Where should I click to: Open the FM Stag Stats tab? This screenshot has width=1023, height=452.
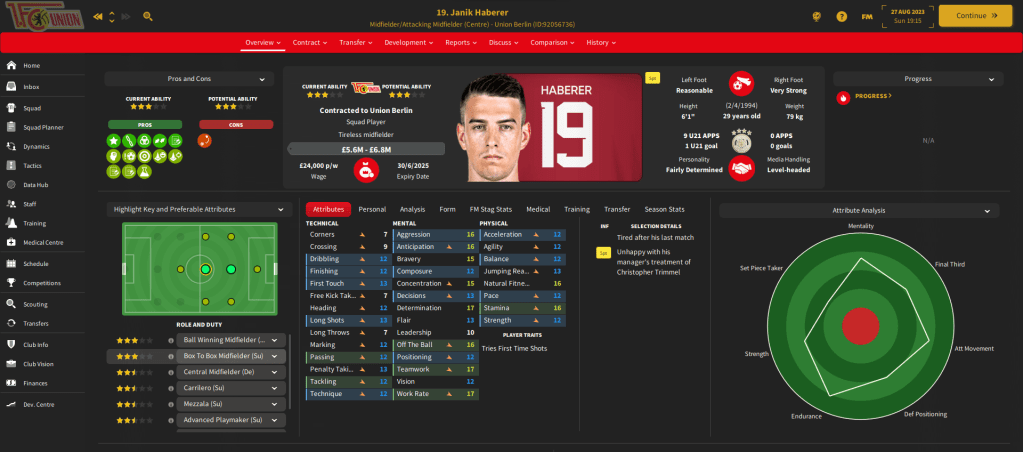coord(491,210)
